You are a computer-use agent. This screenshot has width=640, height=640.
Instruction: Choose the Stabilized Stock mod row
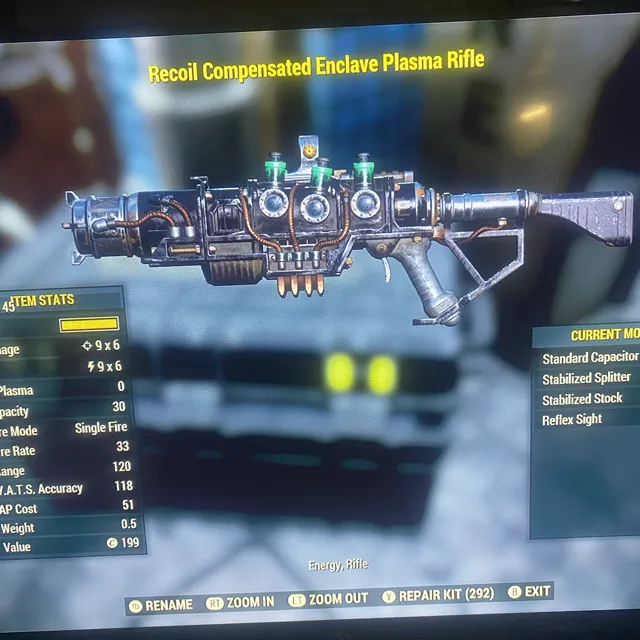click(x=582, y=399)
